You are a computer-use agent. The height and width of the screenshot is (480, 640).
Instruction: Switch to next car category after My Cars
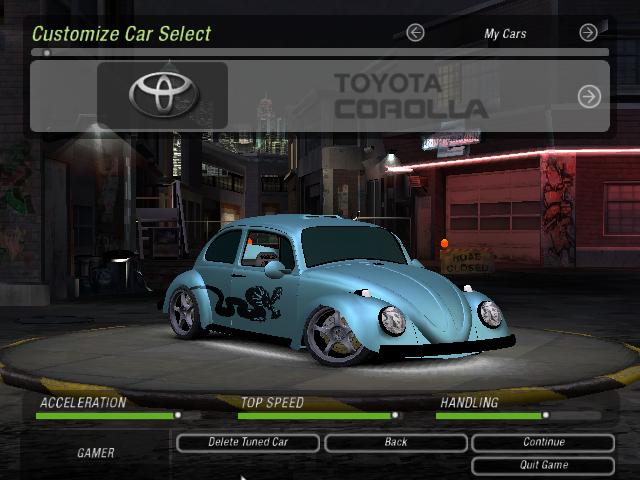click(x=588, y=33)
